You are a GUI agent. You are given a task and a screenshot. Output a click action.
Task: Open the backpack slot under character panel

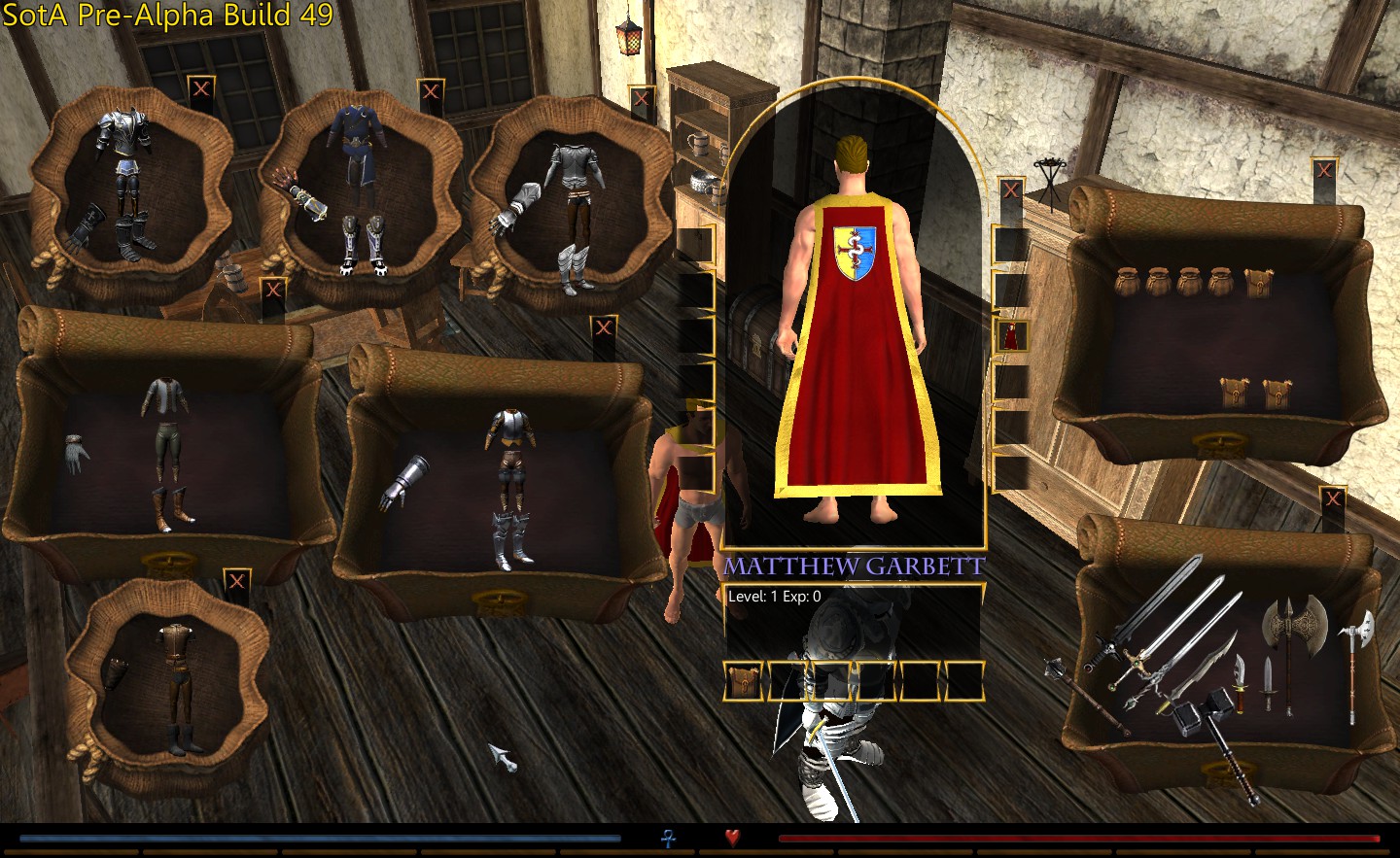pos(744,681)
